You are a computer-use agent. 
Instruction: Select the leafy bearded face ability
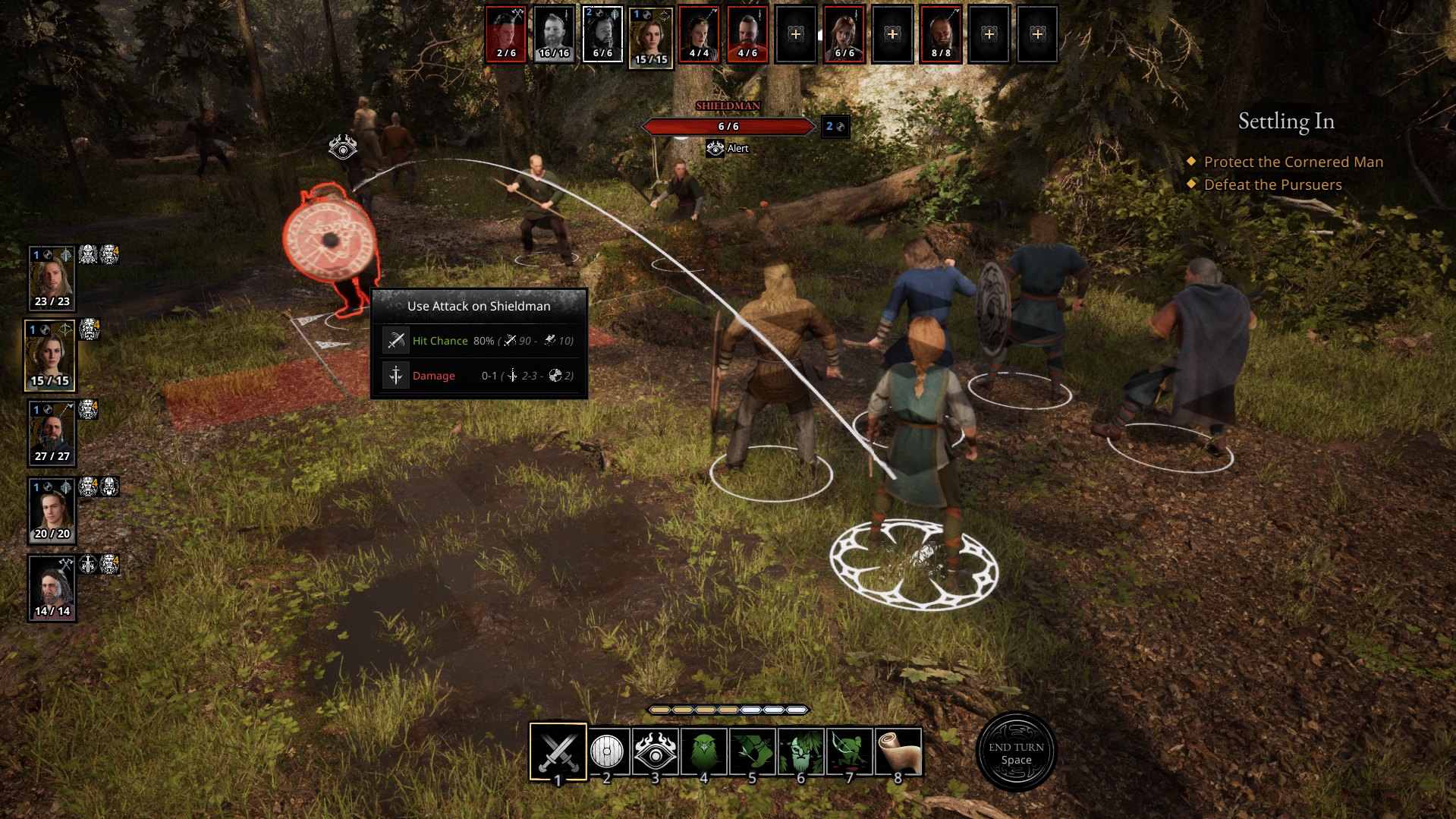point(801,751)
